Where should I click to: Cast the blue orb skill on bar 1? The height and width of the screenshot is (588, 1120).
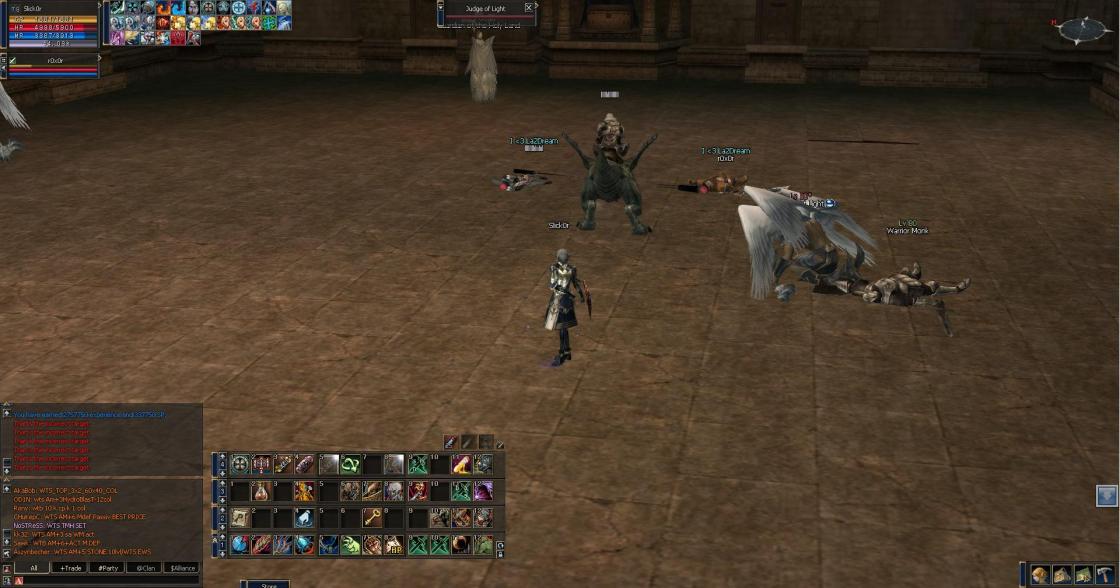[x=240, y=545]
